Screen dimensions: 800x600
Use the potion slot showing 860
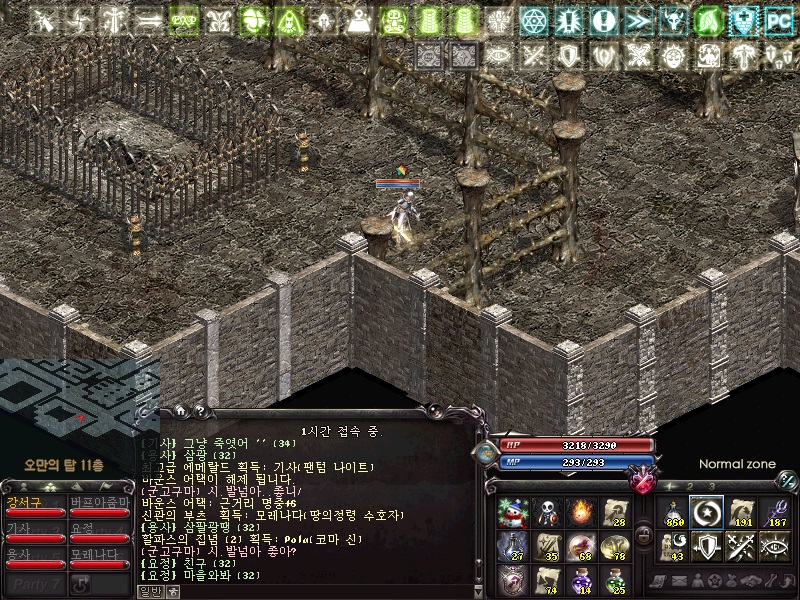[673, 511]
